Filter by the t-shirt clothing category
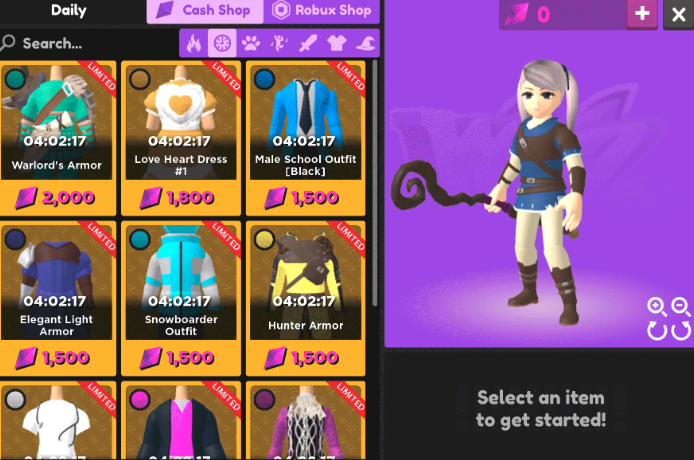694x460 pixels. coord(336,43)
